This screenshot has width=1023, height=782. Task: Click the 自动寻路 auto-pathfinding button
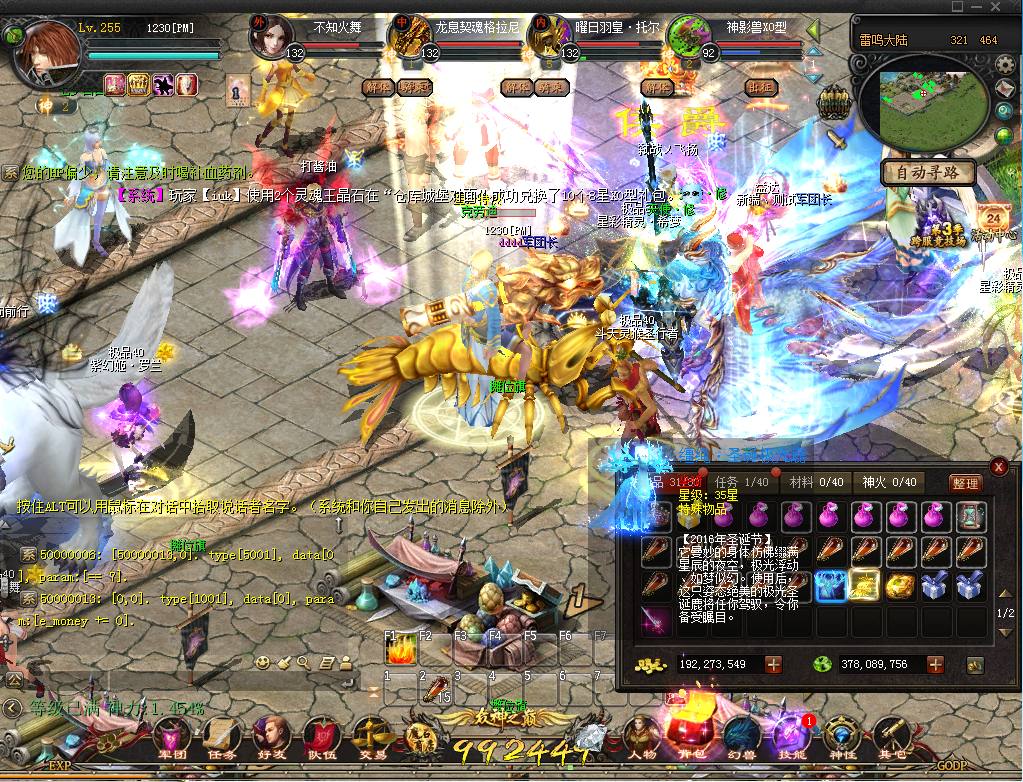point(928,172)
